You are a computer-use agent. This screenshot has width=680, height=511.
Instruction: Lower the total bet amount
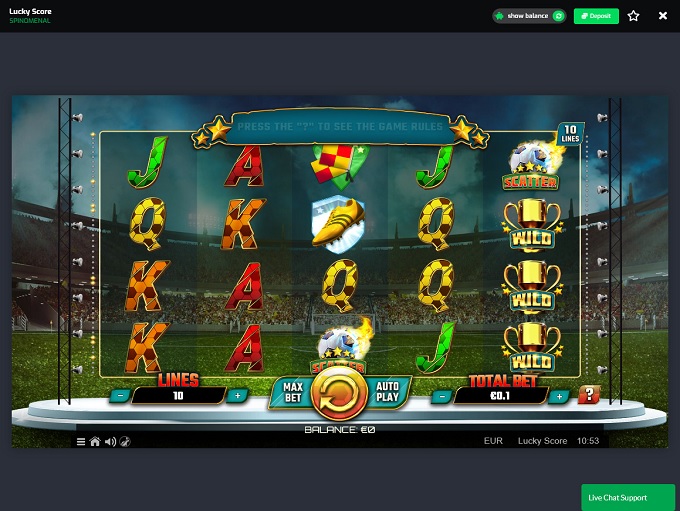pos(443,396)
